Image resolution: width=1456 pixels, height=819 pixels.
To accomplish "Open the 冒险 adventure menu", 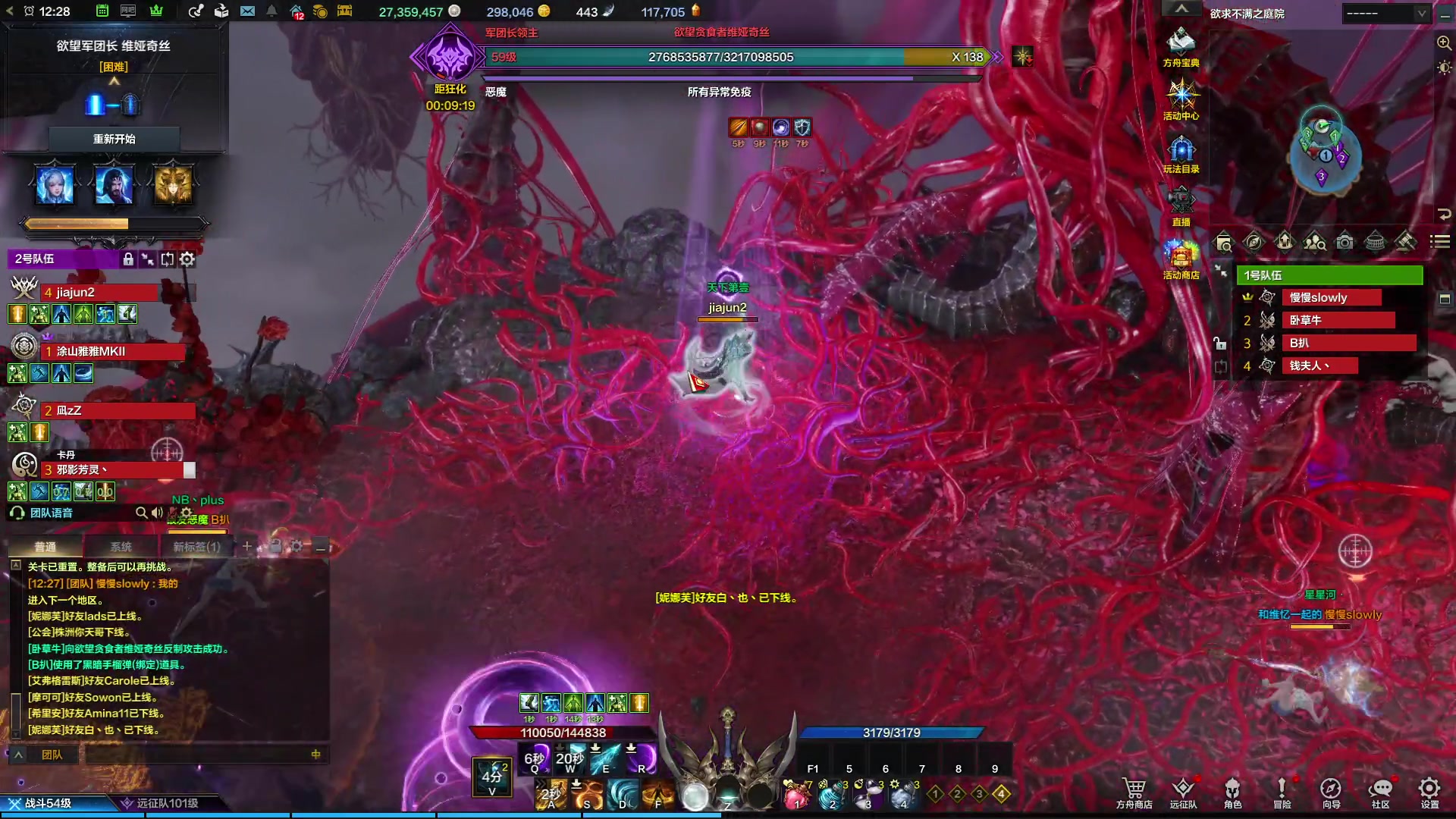I will point(1282,792).
